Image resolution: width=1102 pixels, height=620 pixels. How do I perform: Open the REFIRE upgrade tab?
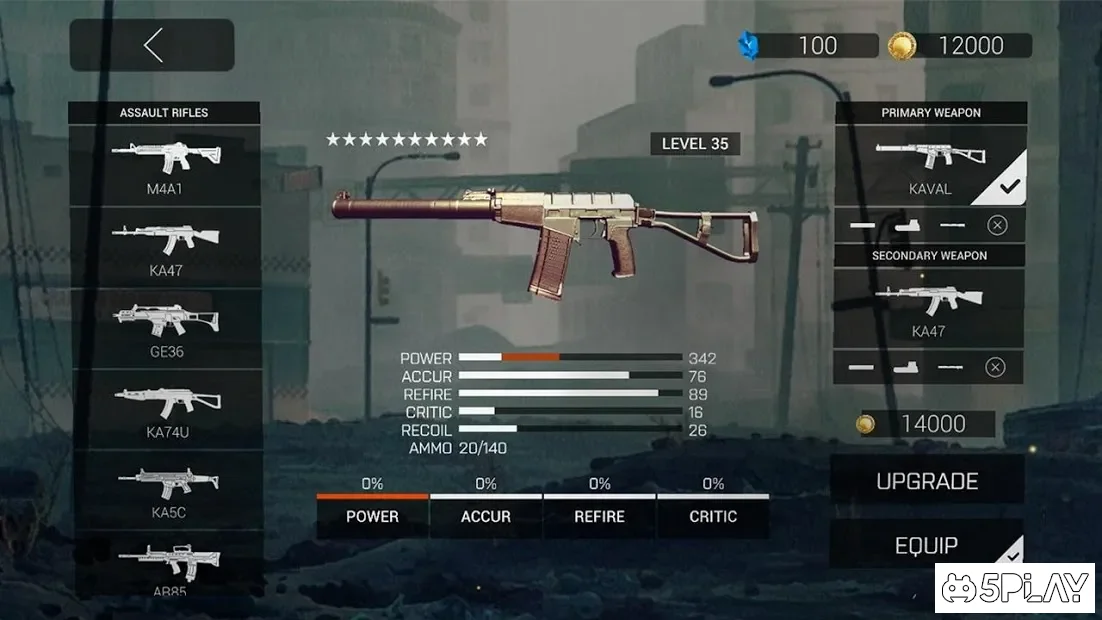[600, 517]
